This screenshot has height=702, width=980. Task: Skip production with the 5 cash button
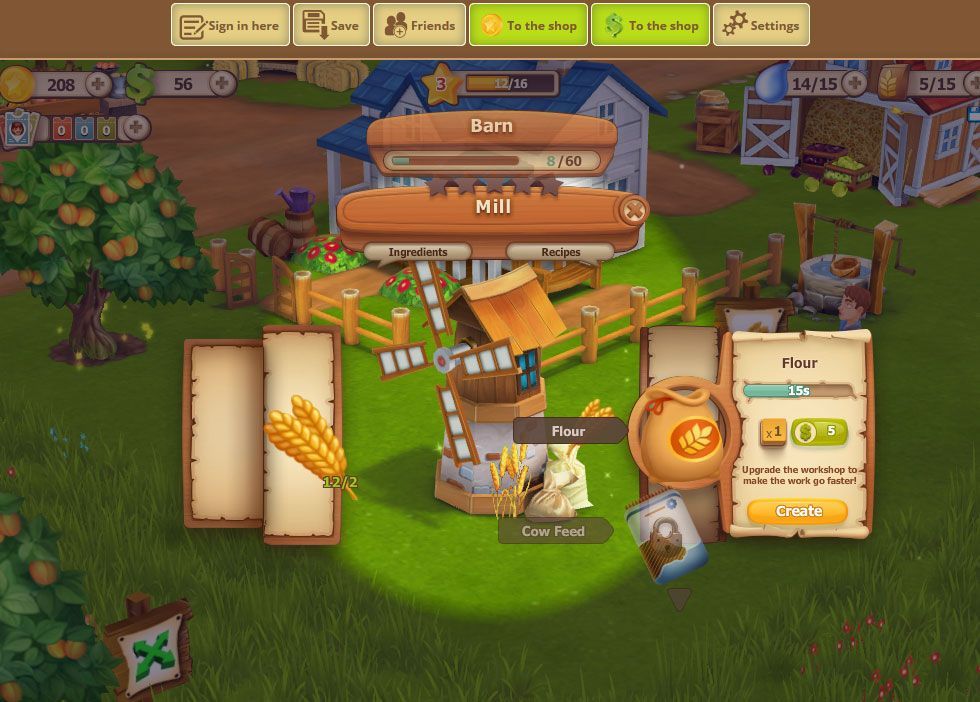pos(819,432)
